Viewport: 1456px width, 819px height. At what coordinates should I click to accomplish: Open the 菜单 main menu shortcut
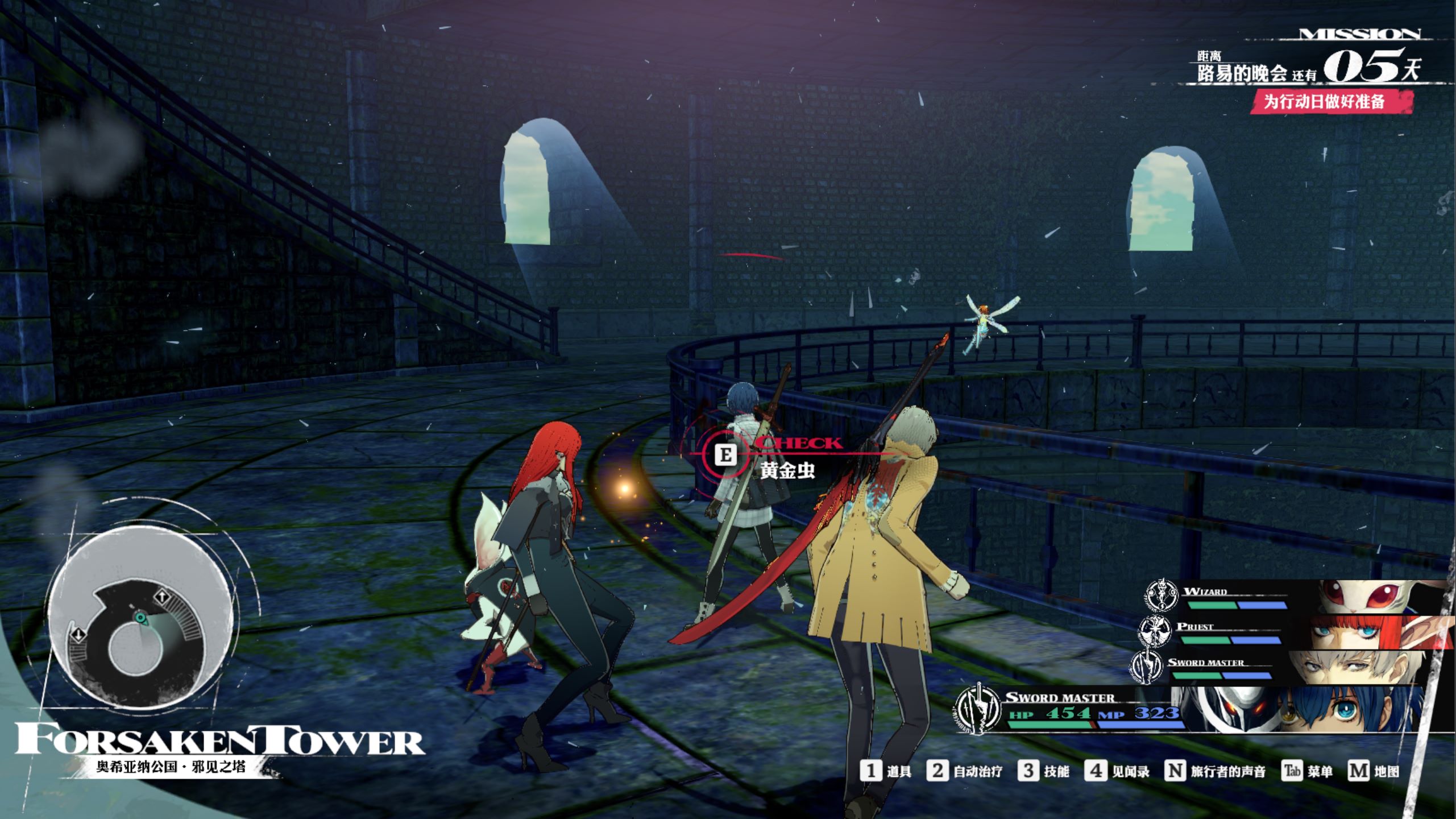click(x=1307, y=771)
